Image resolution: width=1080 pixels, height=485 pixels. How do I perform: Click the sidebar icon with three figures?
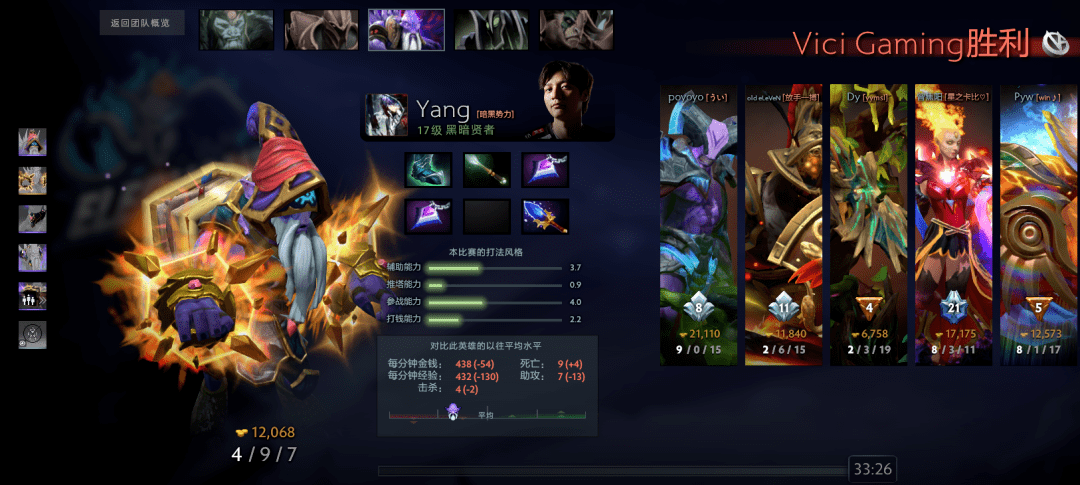click(x=32, y=296)
